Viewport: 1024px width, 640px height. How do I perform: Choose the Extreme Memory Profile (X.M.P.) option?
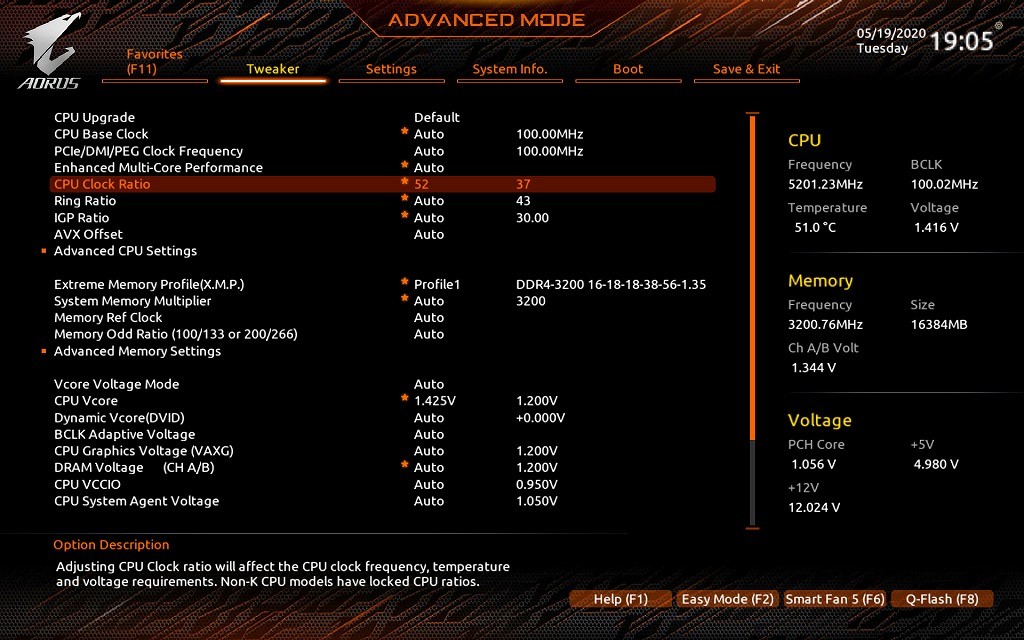(149, 284)
